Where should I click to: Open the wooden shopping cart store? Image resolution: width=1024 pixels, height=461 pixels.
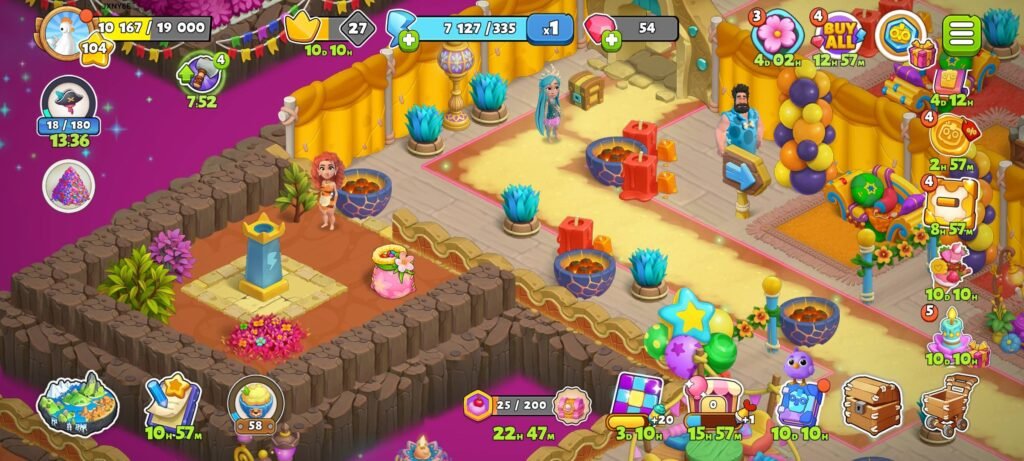[948, 403]
